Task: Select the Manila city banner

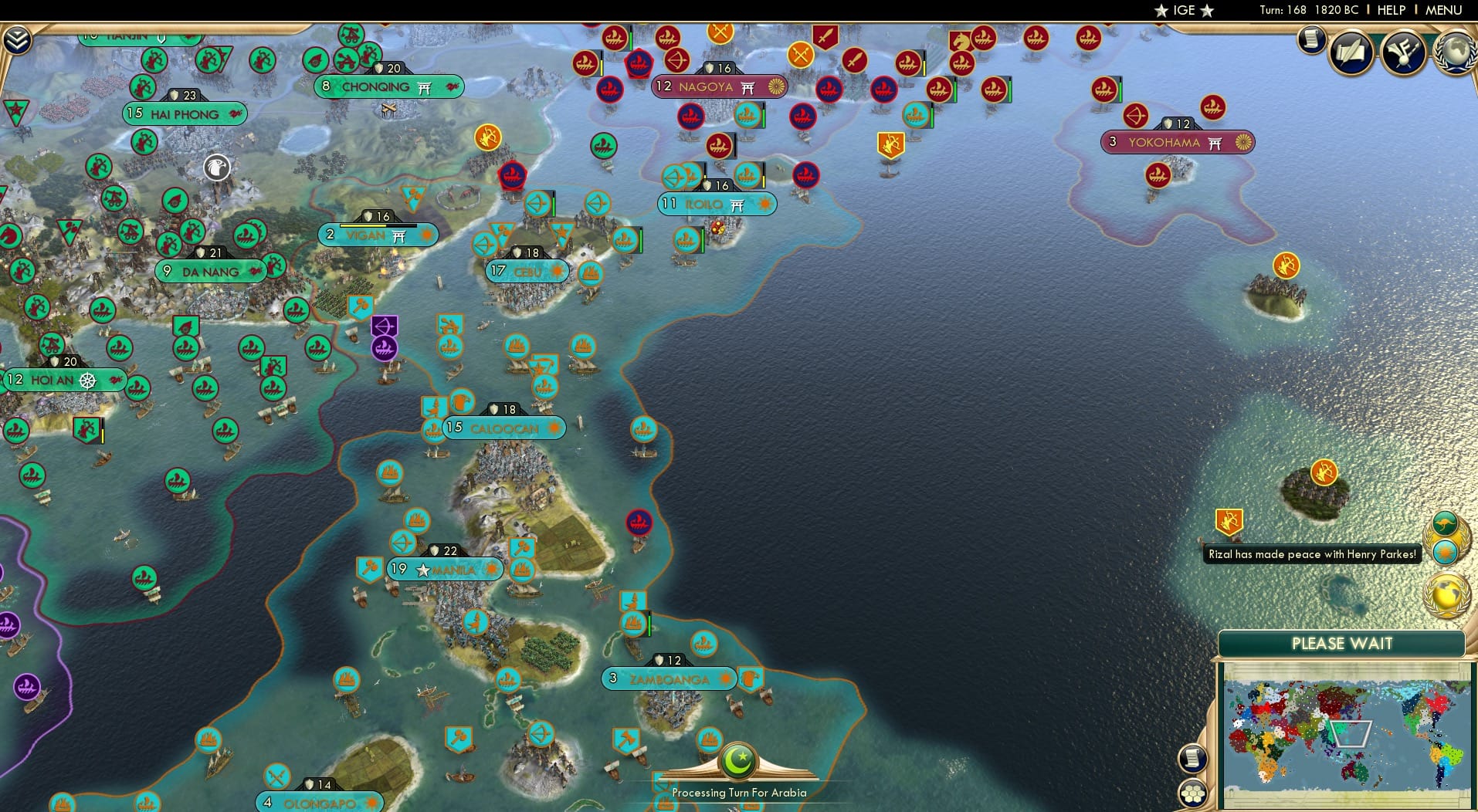Action: click(444, 569)
